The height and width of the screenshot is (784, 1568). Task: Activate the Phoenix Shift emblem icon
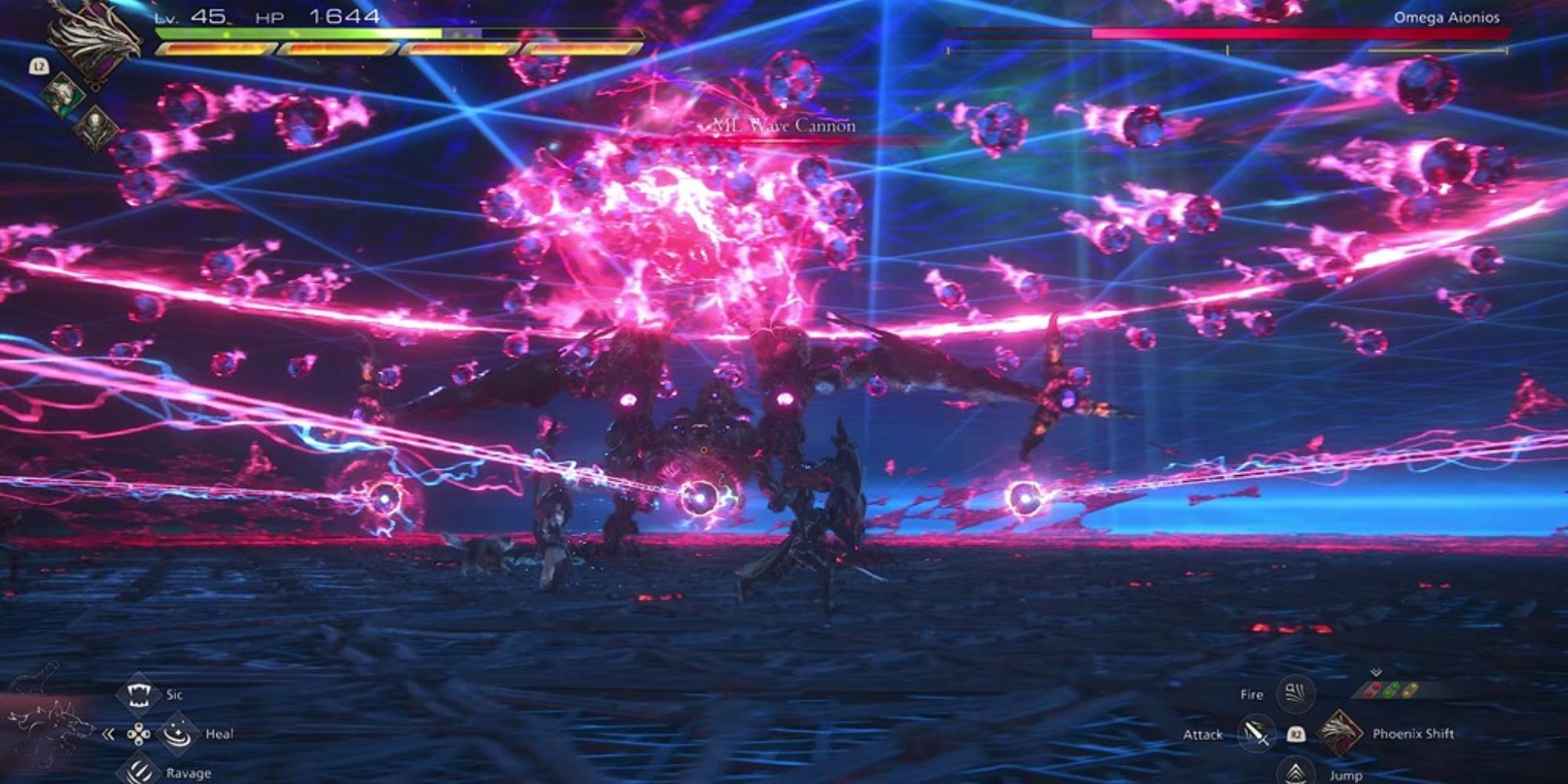(x=1341, y=733)
